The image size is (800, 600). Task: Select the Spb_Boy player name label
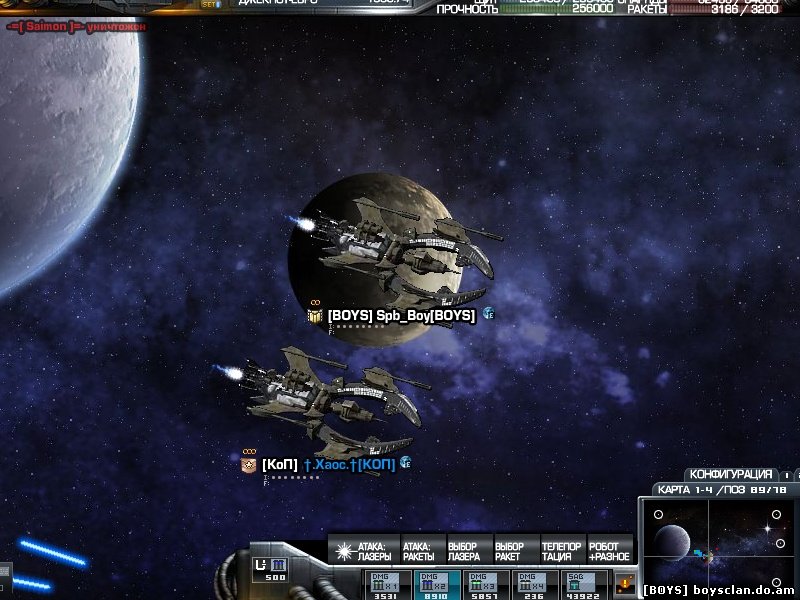point(401,315)
